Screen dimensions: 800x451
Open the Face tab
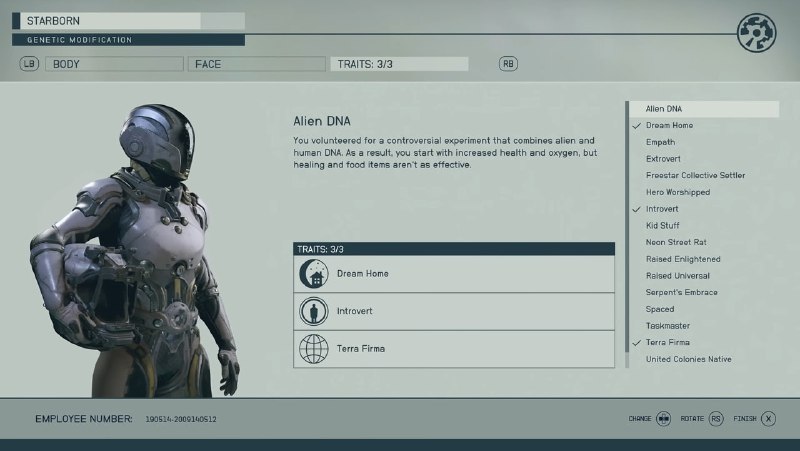click(x=254, y=64)
